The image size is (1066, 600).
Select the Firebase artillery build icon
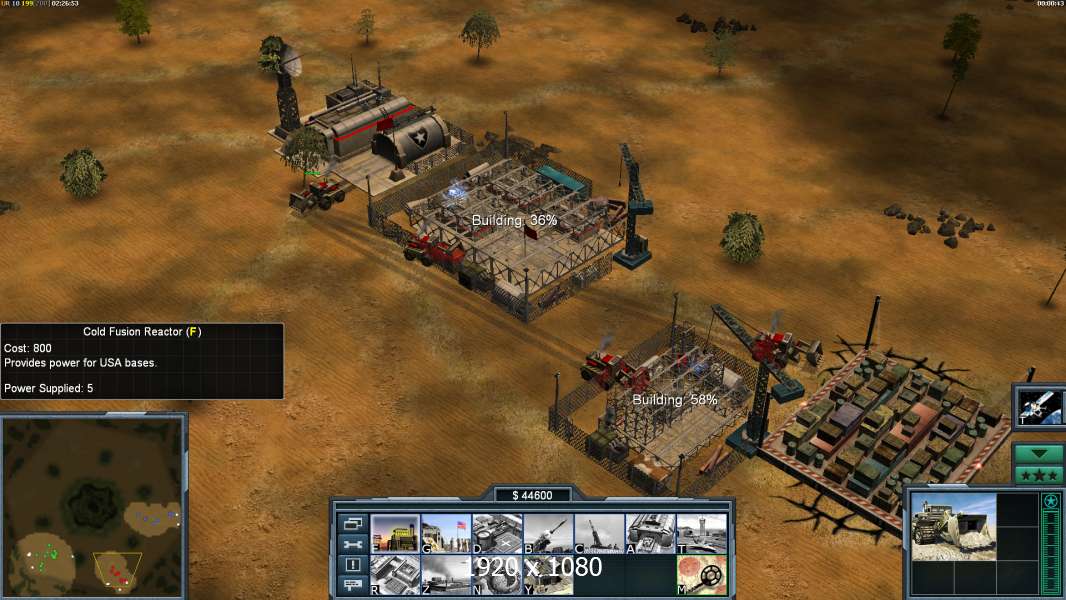(599, 534)
